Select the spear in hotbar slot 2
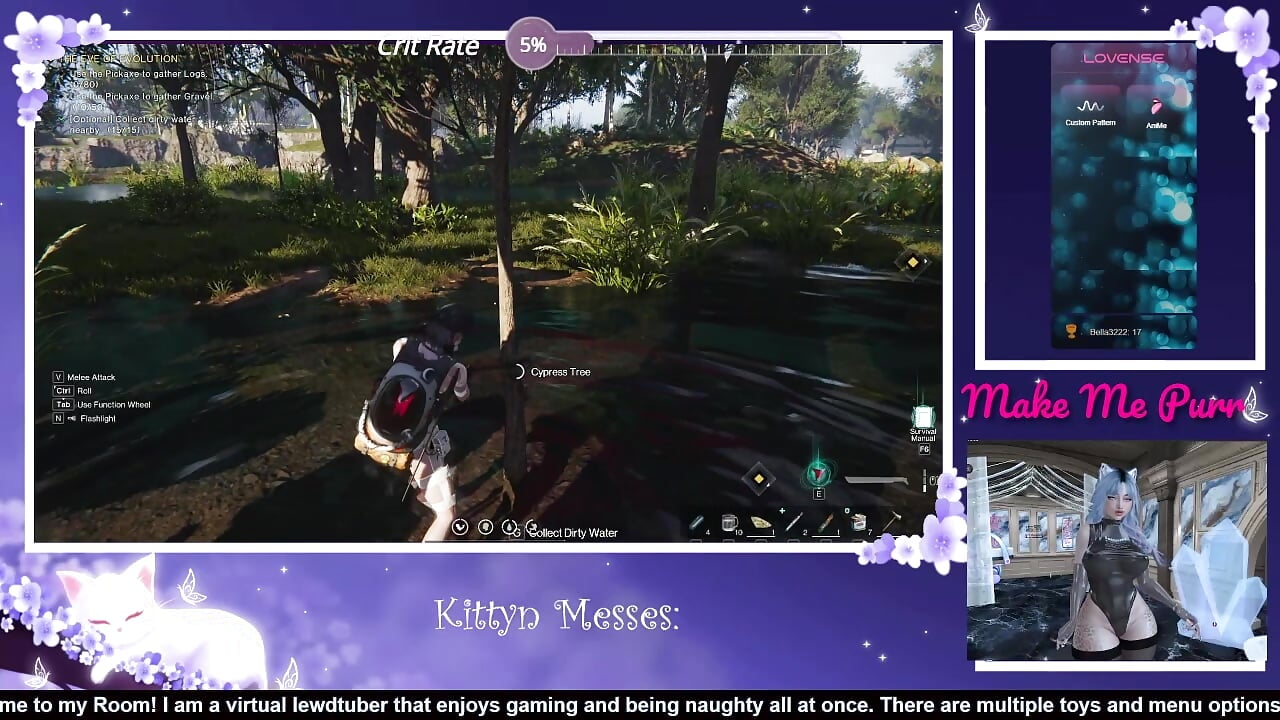Image resolution: width=1280 pixels, height=720 pixels. coord(792,521)
